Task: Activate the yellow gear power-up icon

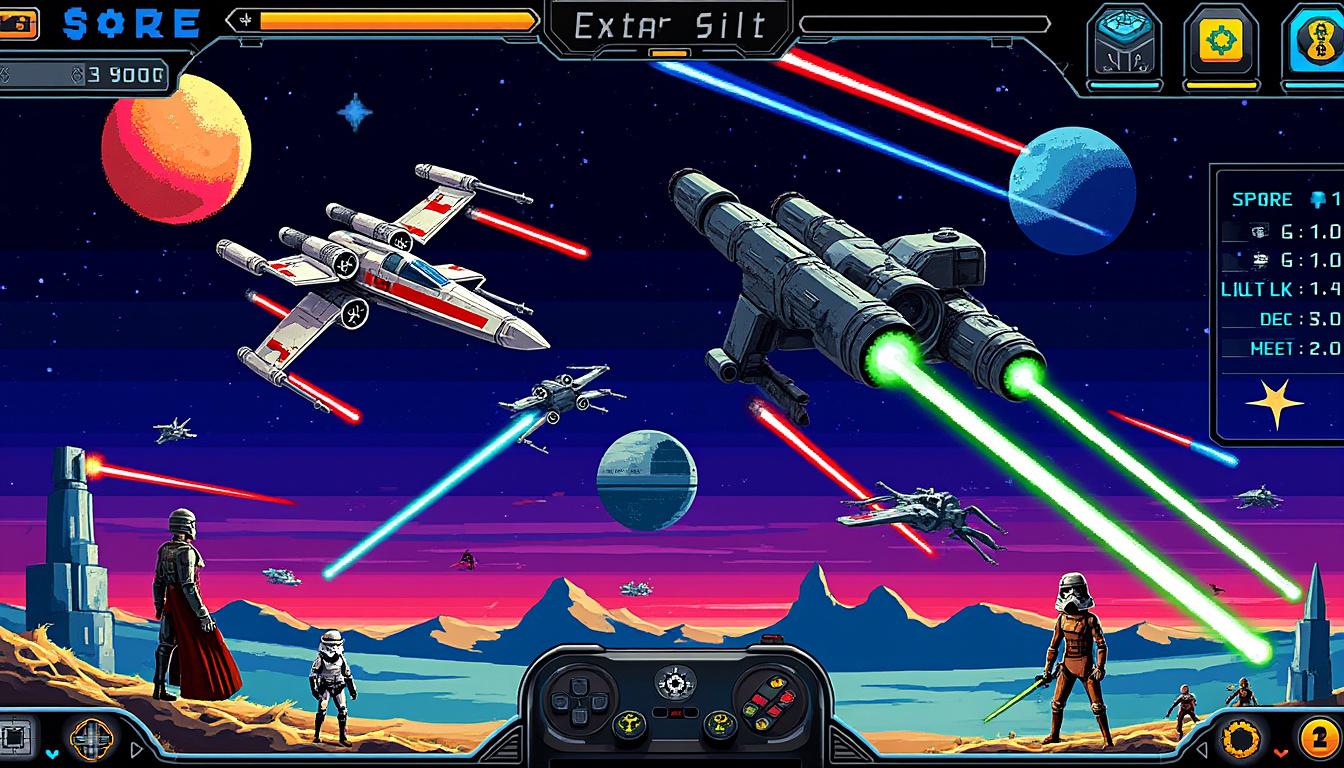Action: click(x=1219, y=37)
